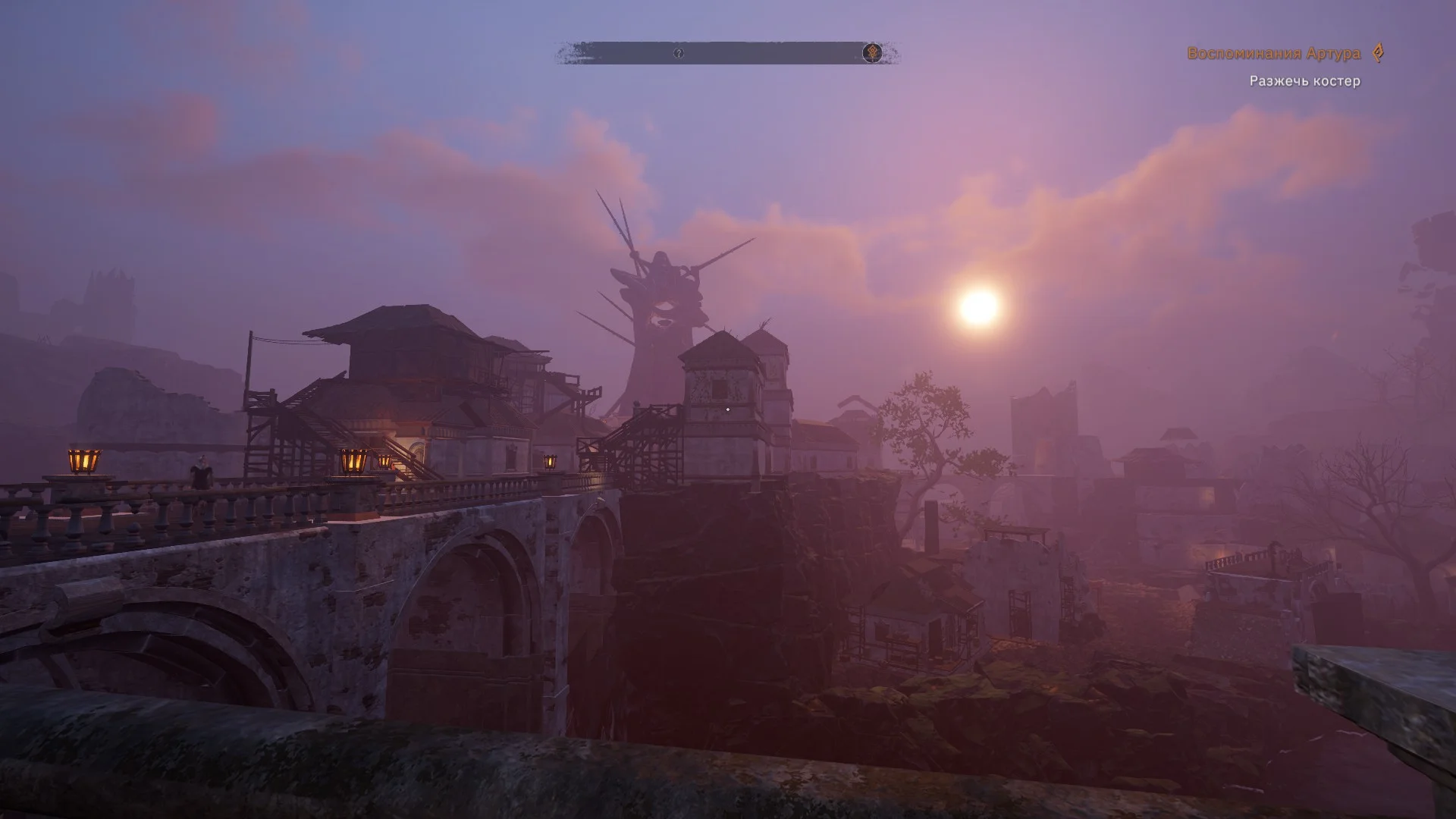
Task: Click the question mark marker on the compass
Action: 679,53
